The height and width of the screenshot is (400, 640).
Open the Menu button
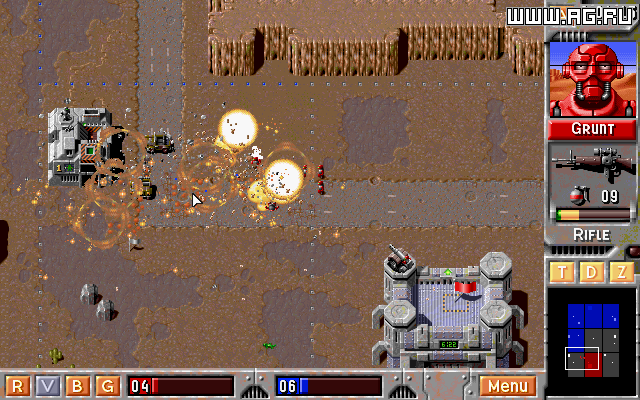[x=508, y=386]
